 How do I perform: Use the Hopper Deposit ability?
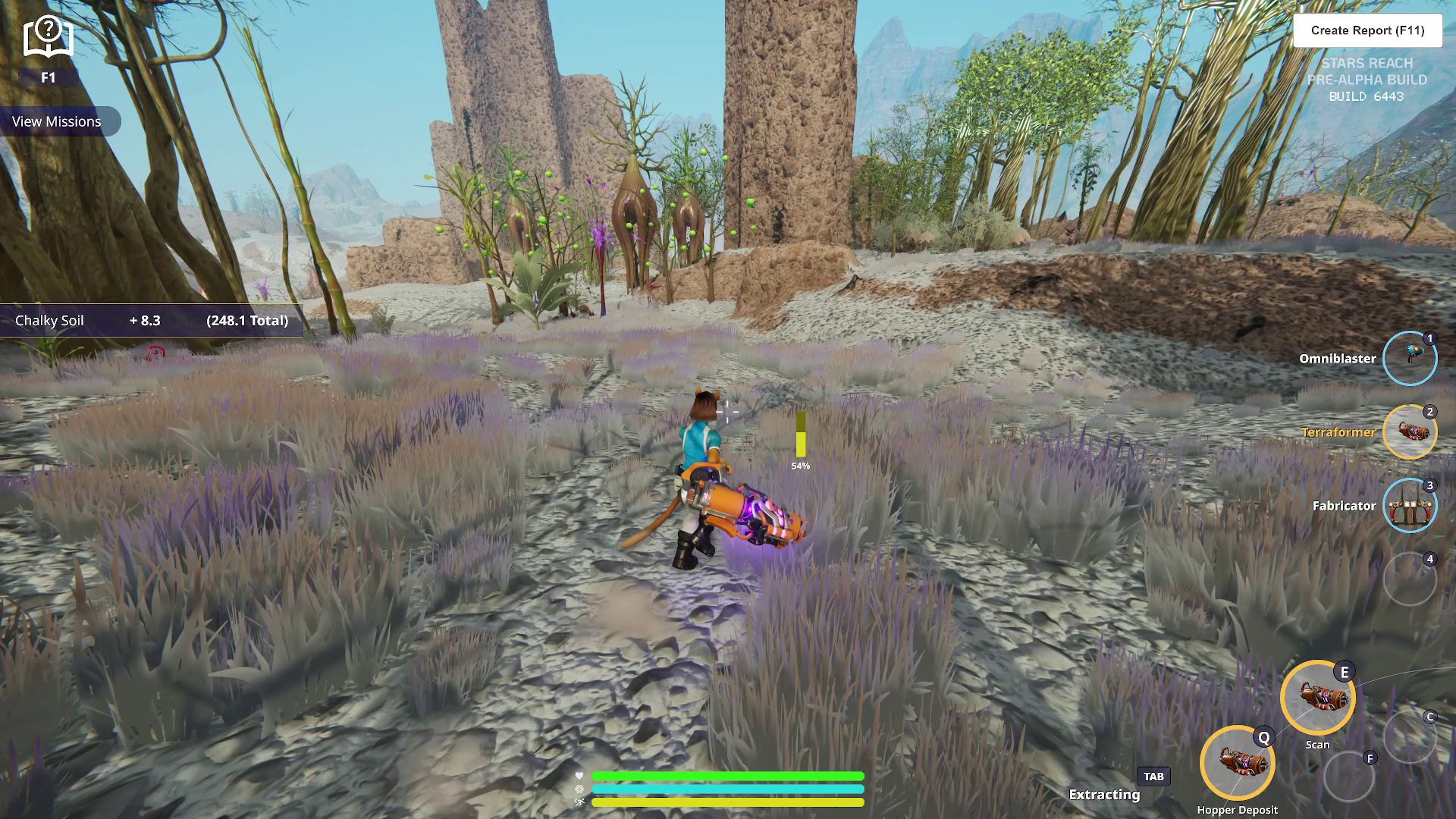point(1237,763)
